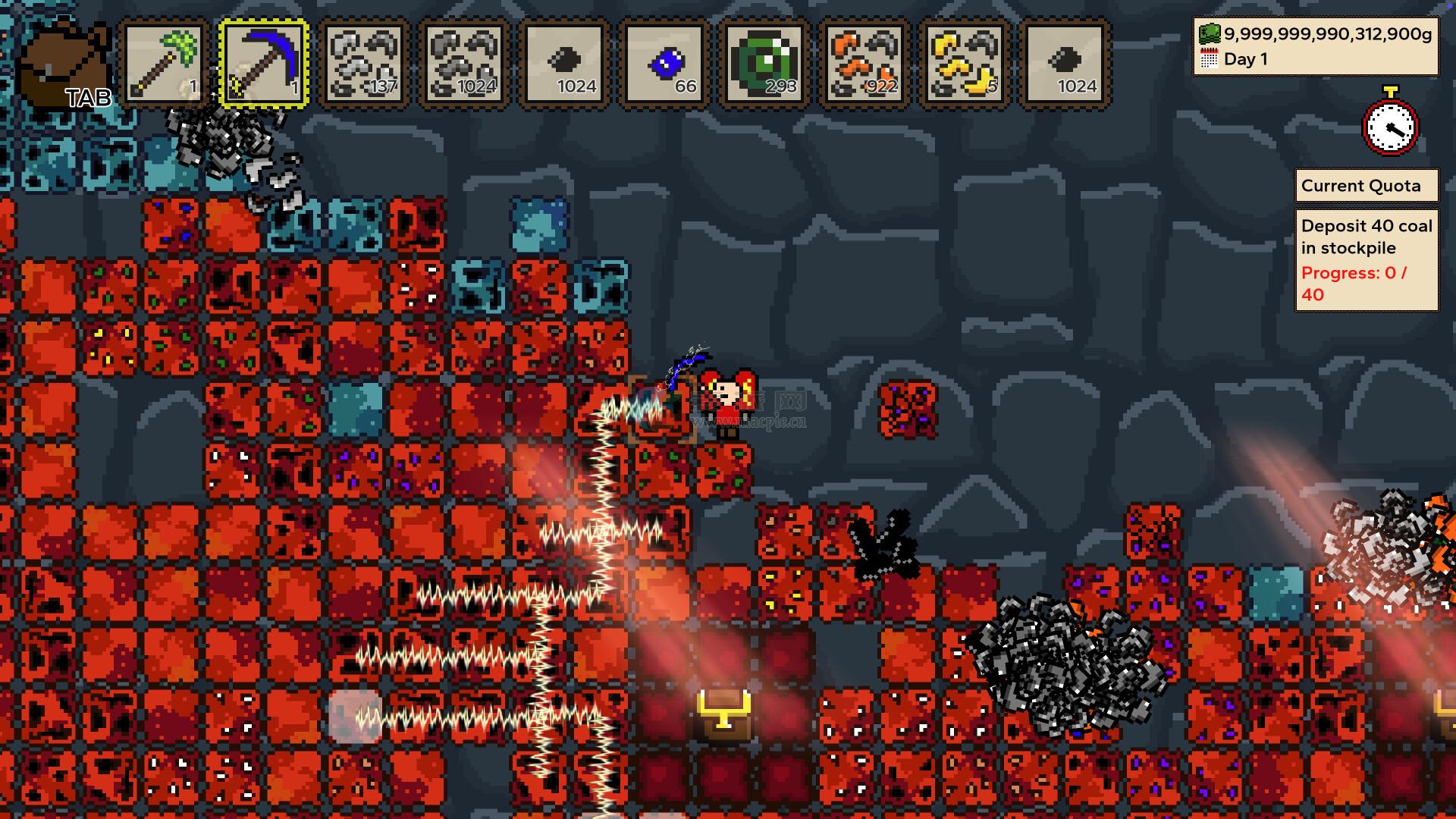Pick the green orb stack of 293
This screenshot has height=819, width=1456.
[x=764, y=64]
